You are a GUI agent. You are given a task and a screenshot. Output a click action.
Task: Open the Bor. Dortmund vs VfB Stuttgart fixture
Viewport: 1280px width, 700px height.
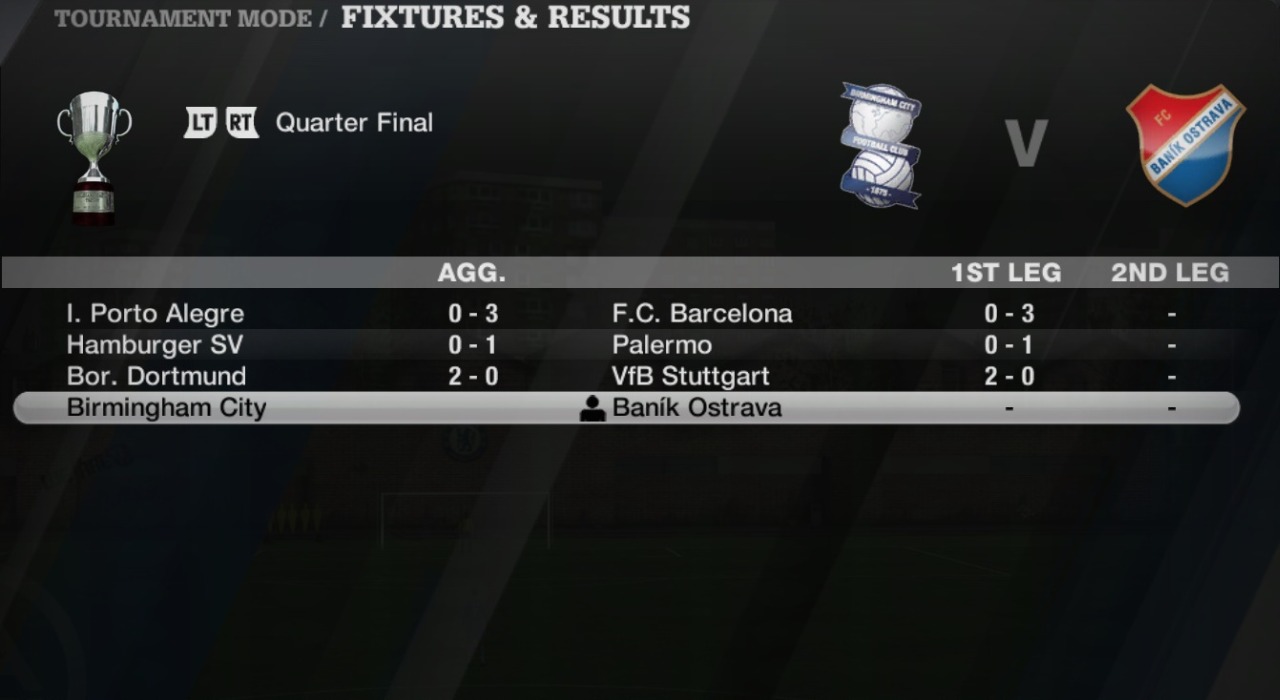(x=626, y=376)
